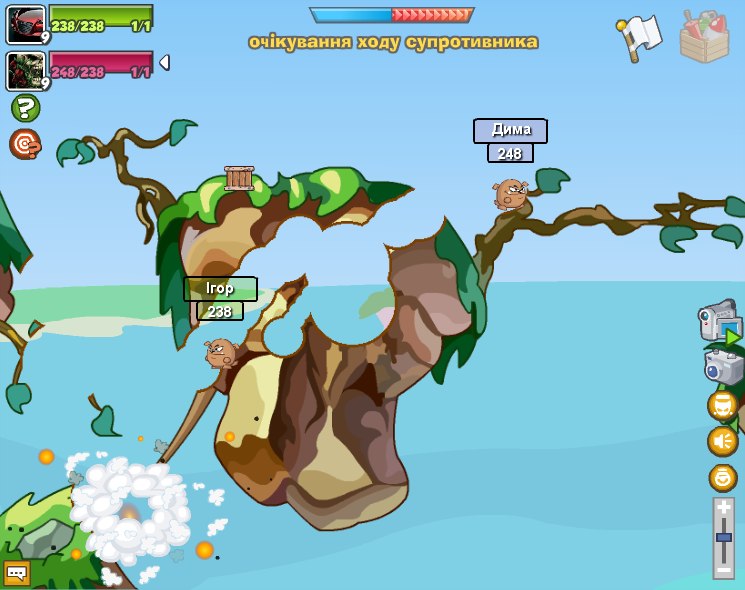Toggle sound with the speaker button

click(722, 441)
